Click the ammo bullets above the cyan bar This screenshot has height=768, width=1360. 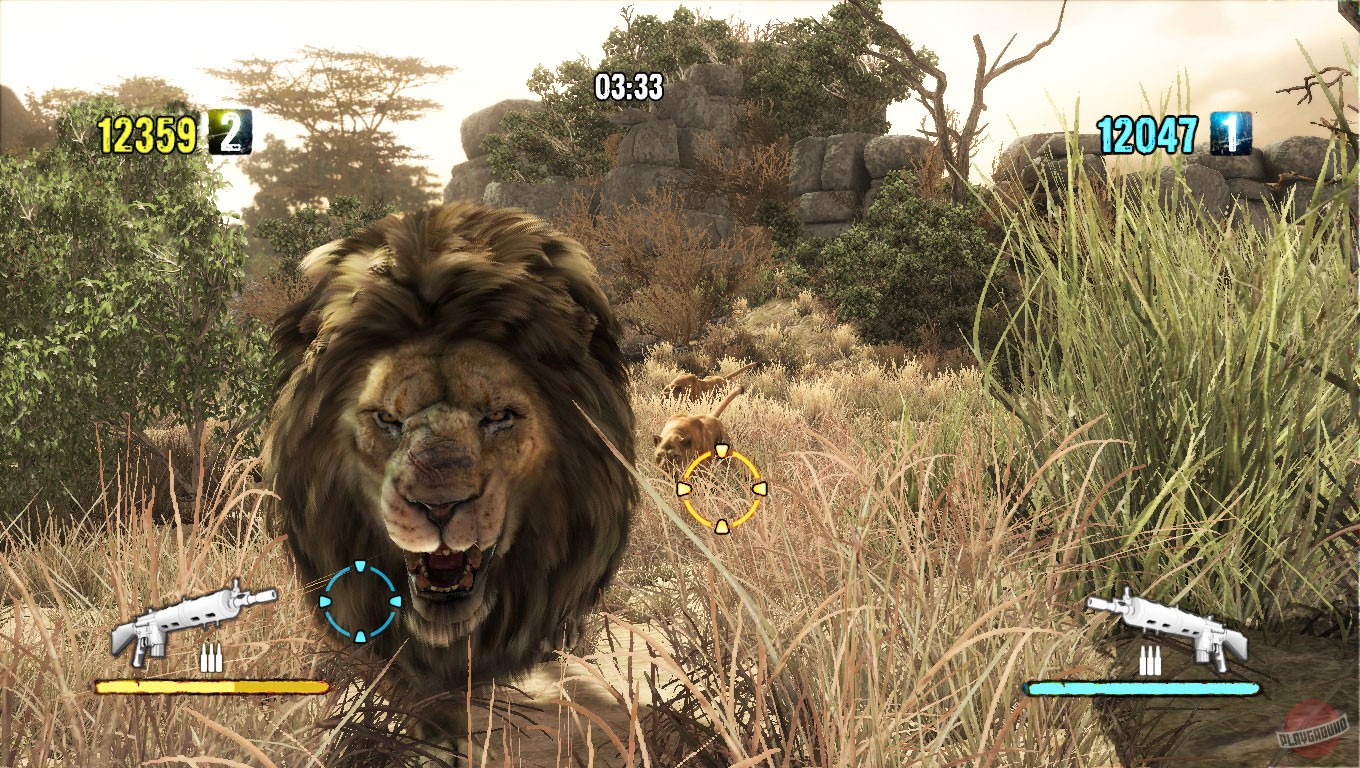[x=1151, y=659]
